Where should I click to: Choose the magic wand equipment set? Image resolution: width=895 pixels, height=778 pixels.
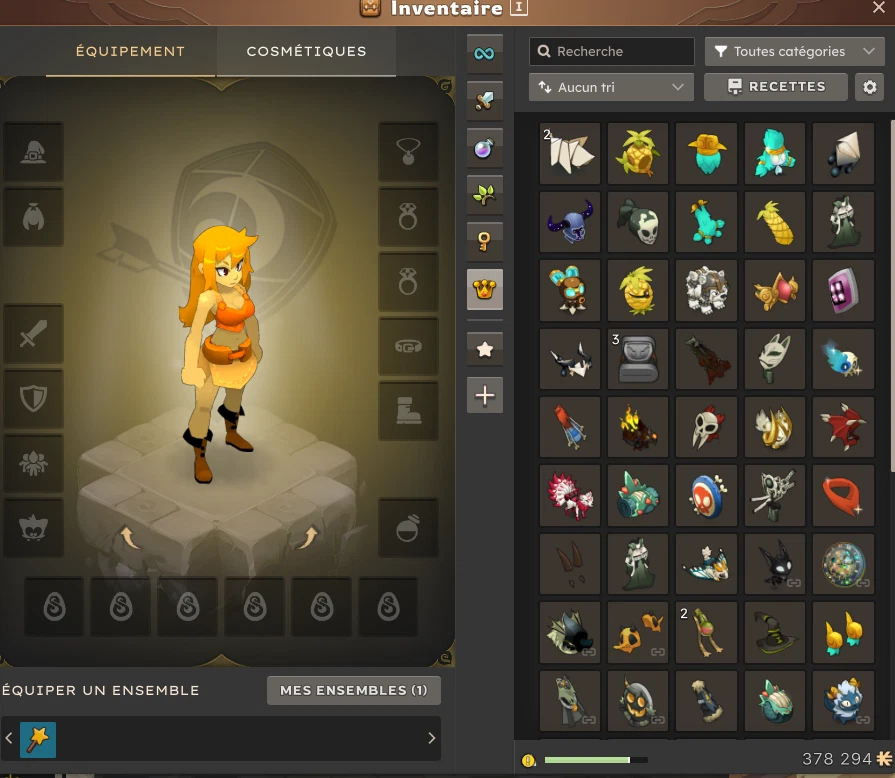pyautogui.click(x=39, y=739)
